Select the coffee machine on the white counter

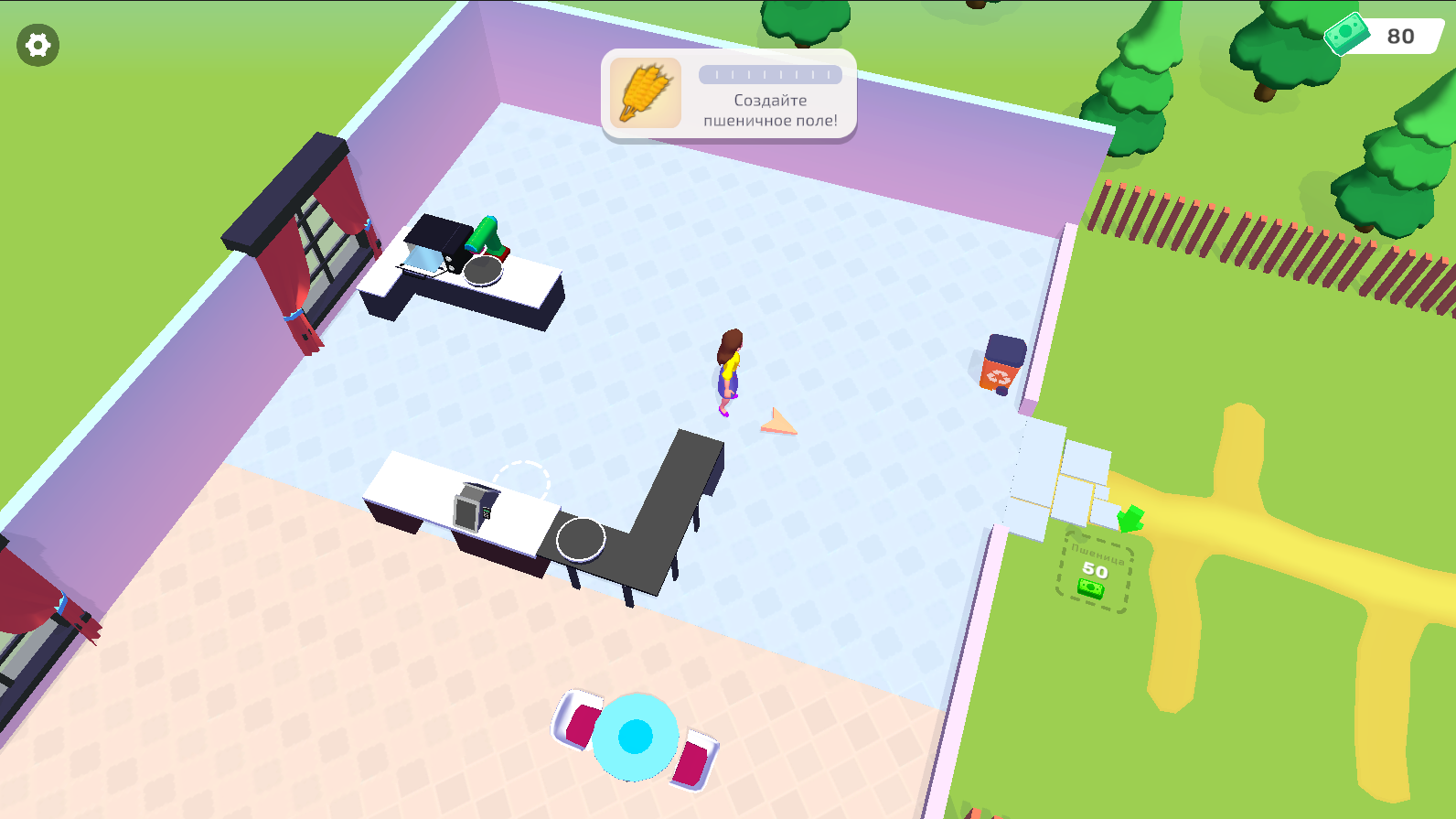(x=476, y=506)
